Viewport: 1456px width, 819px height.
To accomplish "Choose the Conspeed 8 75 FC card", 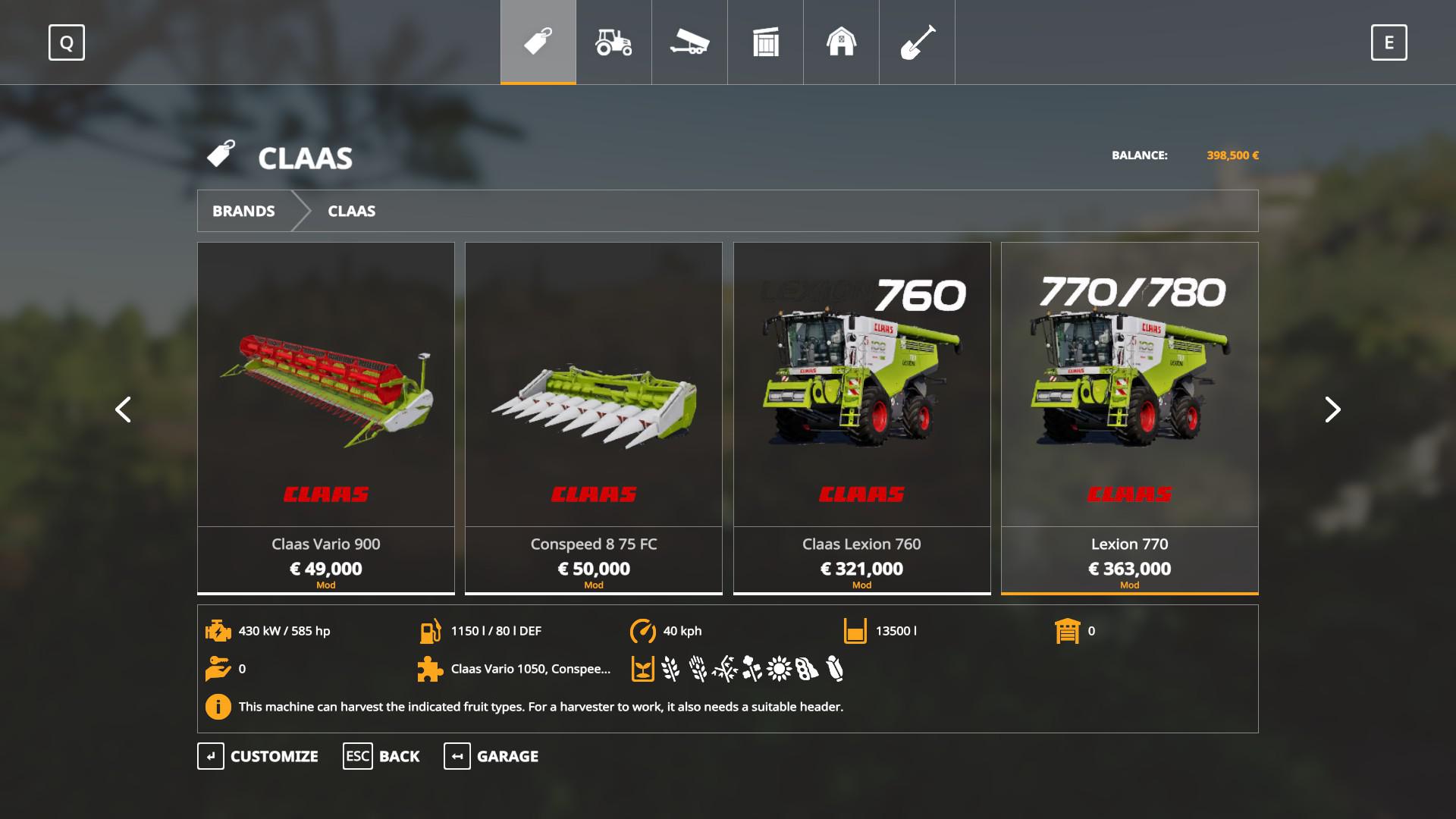I will pyautogui.click(x=594, y=417).
